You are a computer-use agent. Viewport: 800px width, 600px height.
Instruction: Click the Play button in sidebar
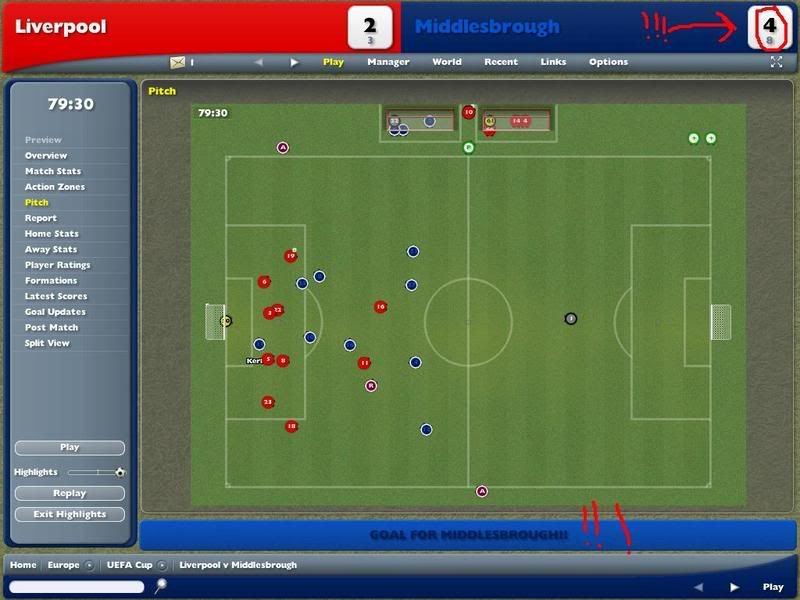70,448
